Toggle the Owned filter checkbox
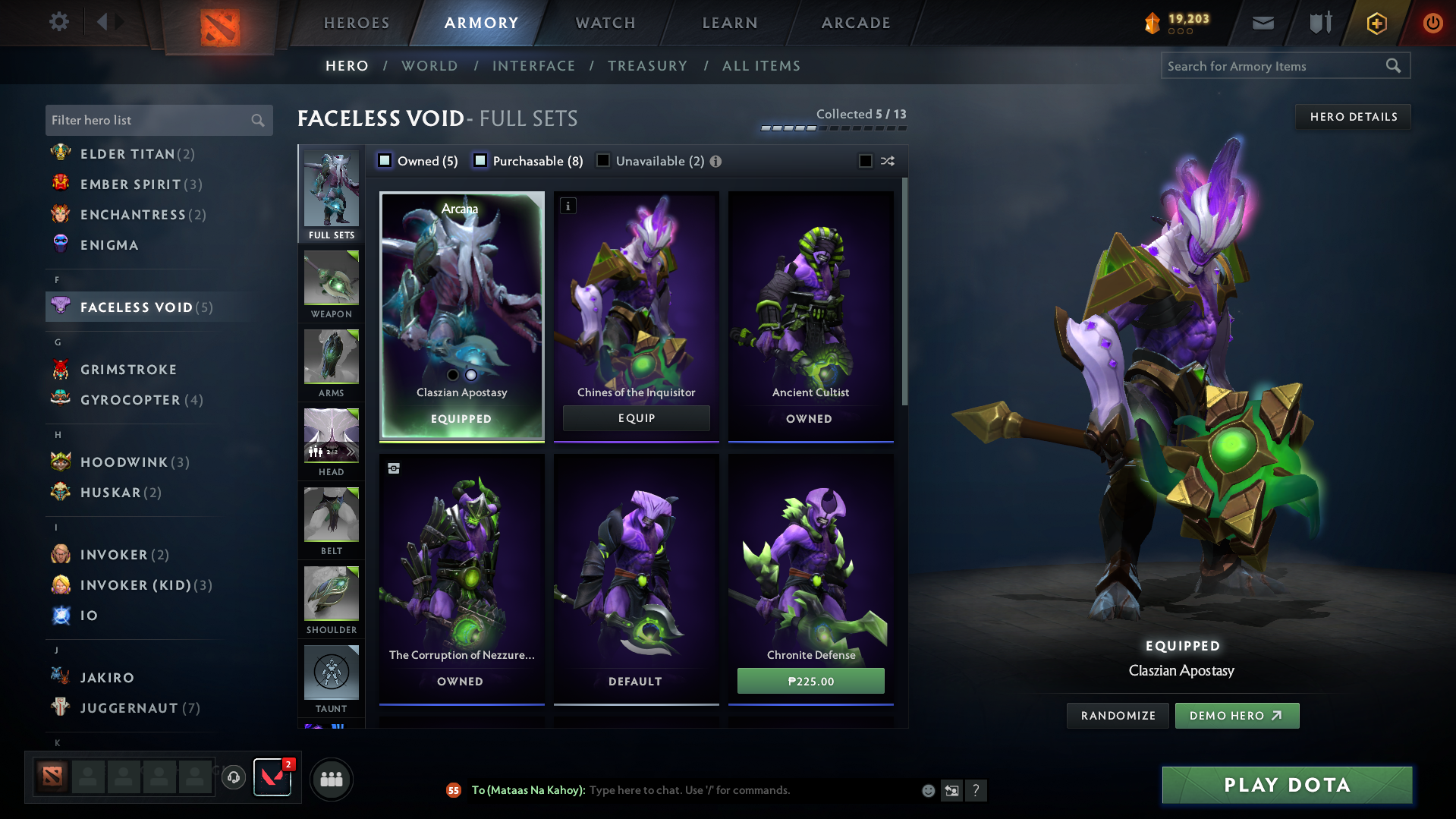Viewport: 1456px width, 819px height. click(x=385, y=161)
